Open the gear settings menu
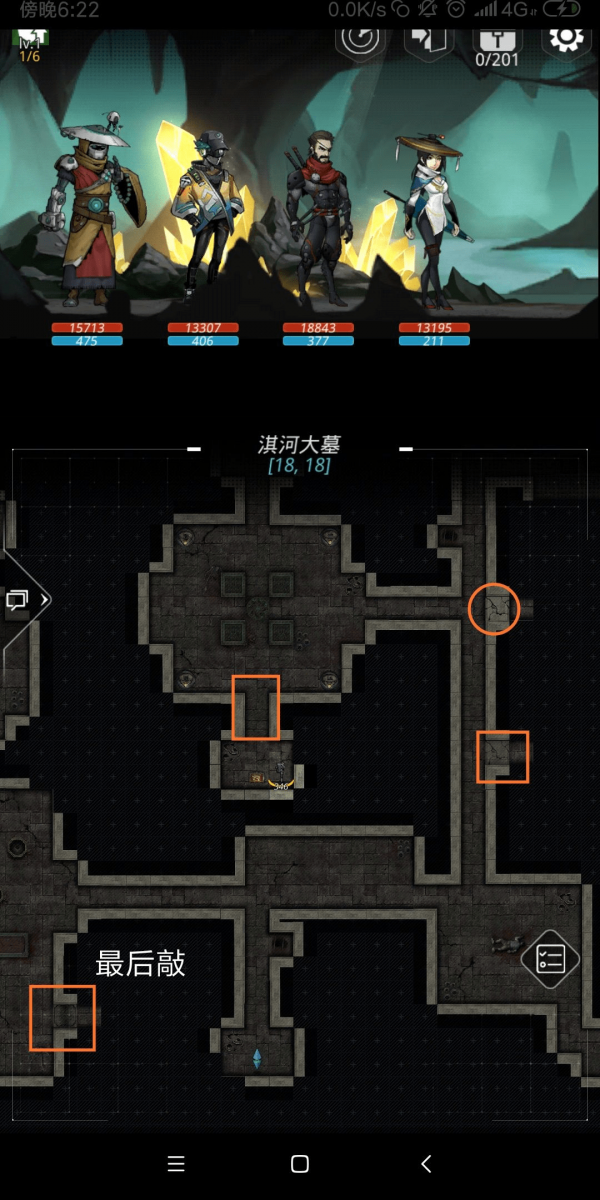This screenshot has width=600, height=1200. coord(566,40)
